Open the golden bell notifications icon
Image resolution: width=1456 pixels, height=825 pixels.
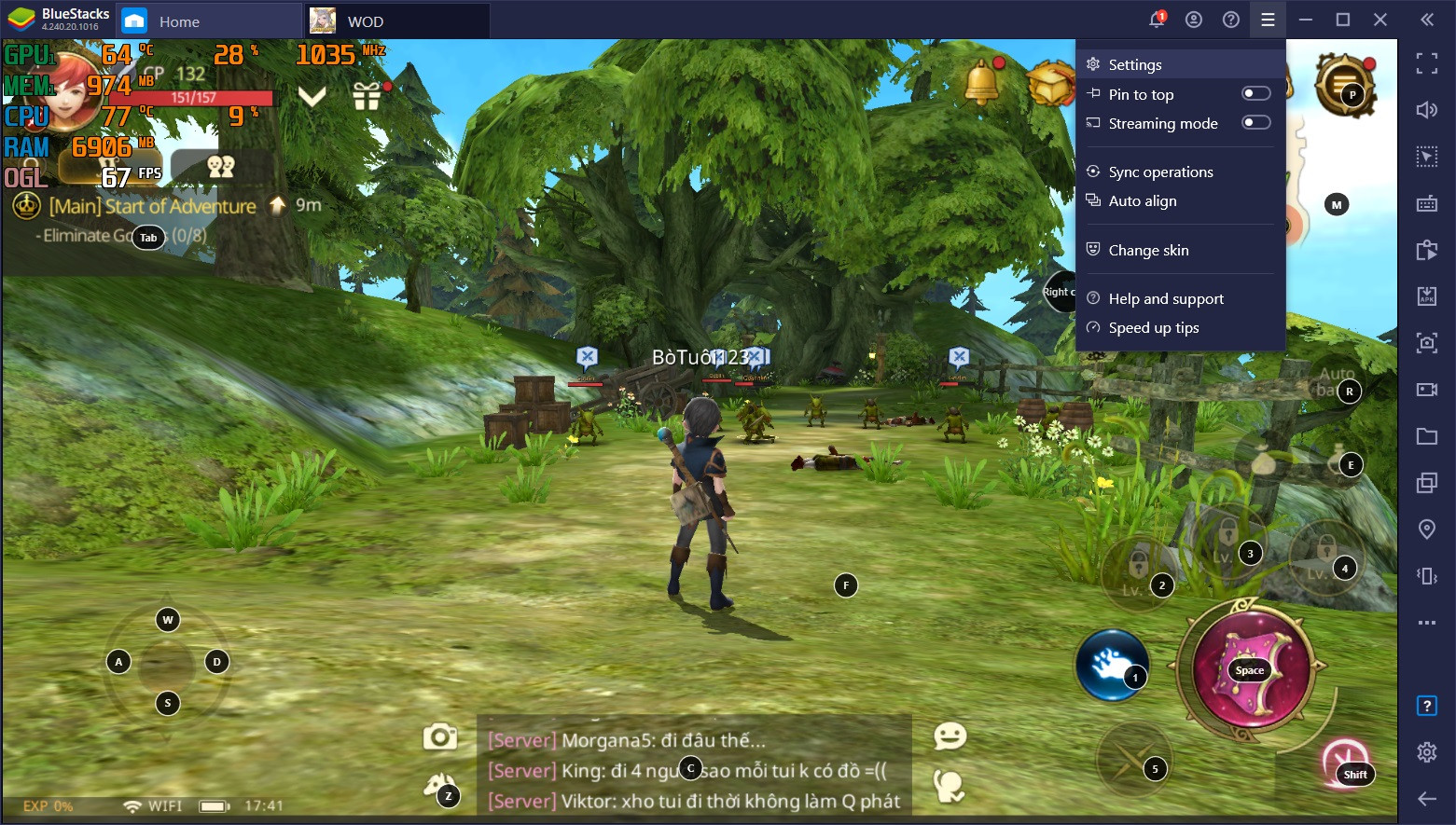click(981, 82)
